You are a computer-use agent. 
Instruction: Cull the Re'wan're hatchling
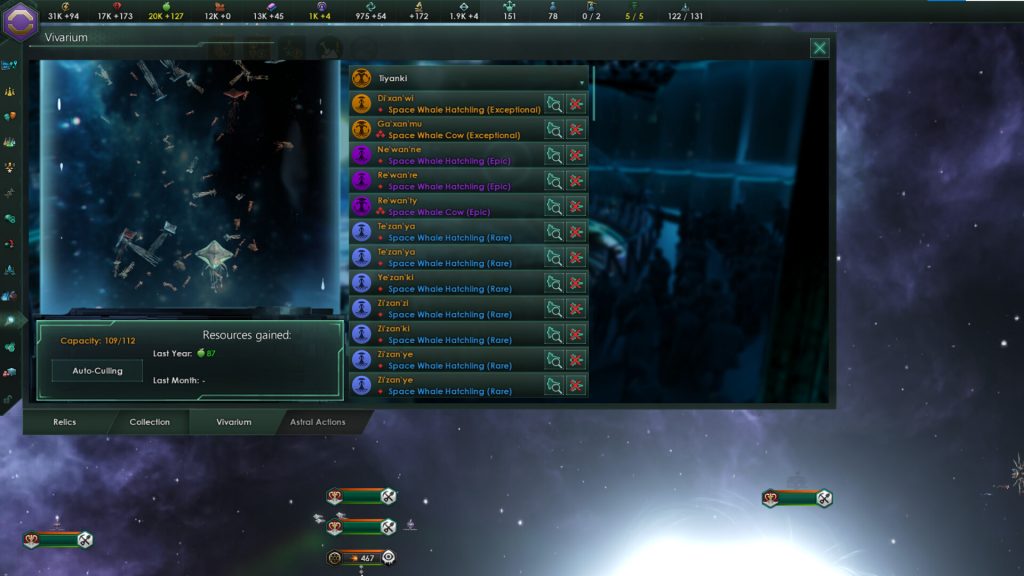coord(576,181)
